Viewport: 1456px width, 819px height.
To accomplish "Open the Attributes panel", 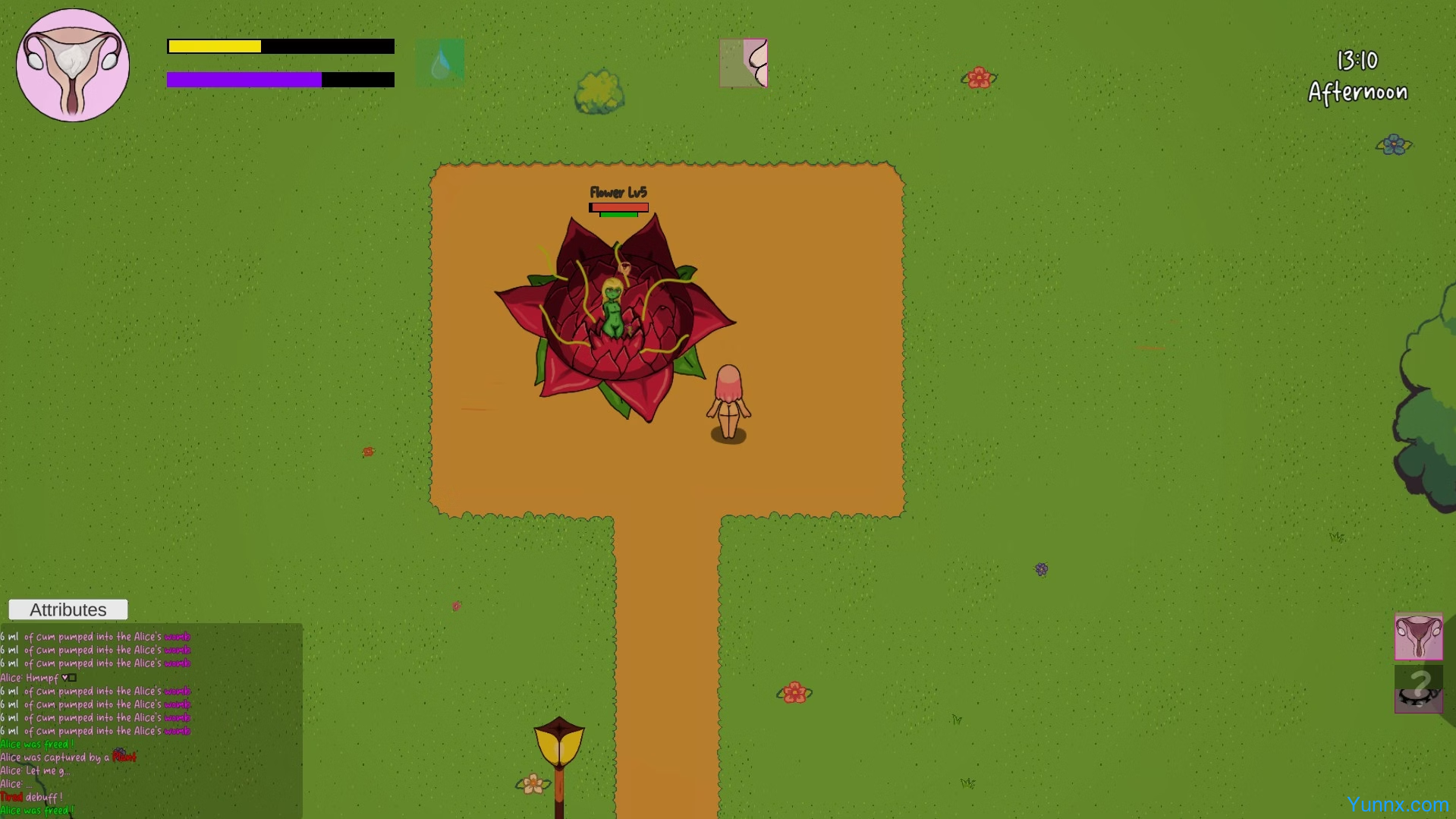I will click(x=68, y=610).
